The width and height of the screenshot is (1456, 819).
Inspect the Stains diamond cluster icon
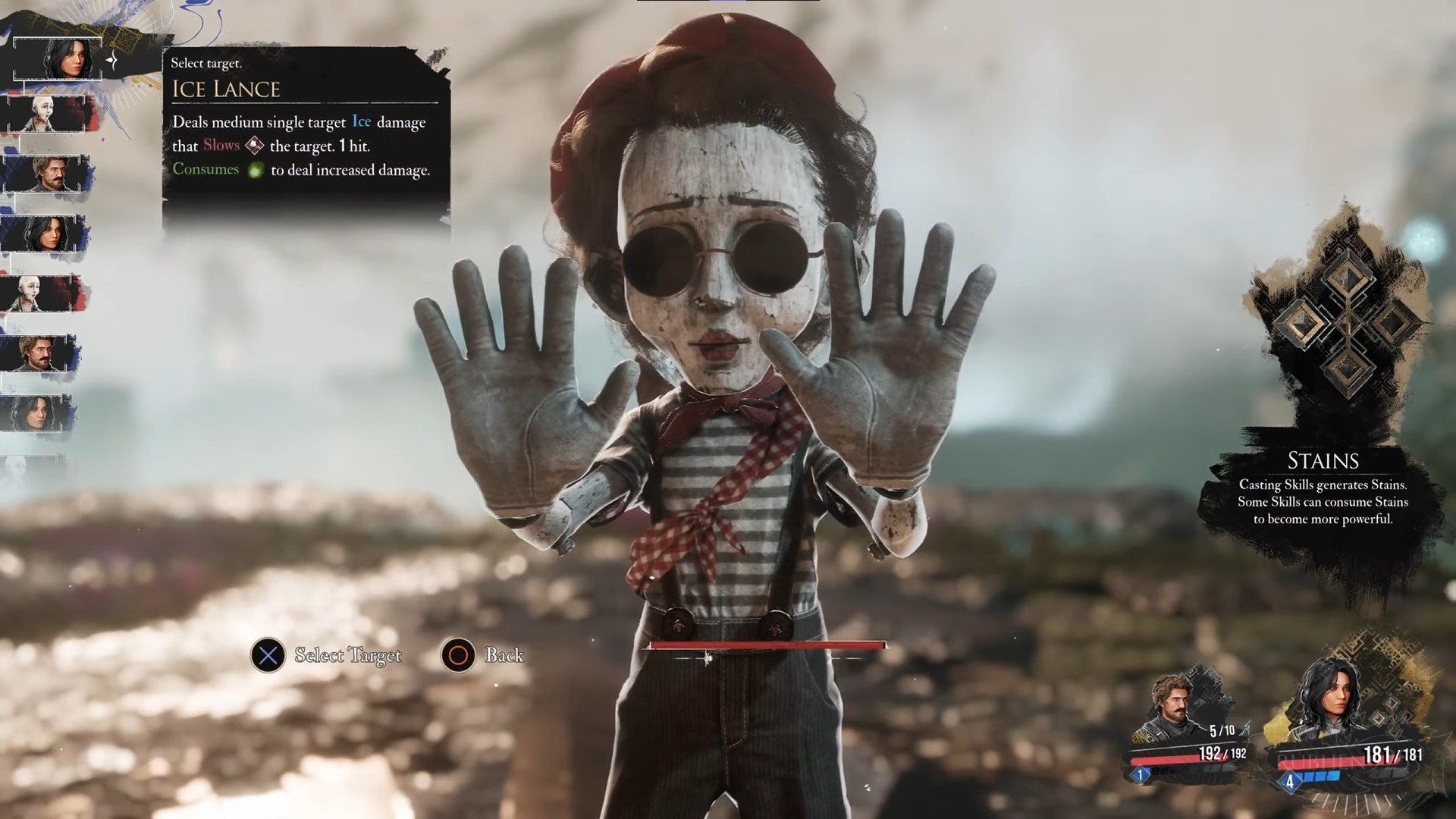tap(1348, 324)
